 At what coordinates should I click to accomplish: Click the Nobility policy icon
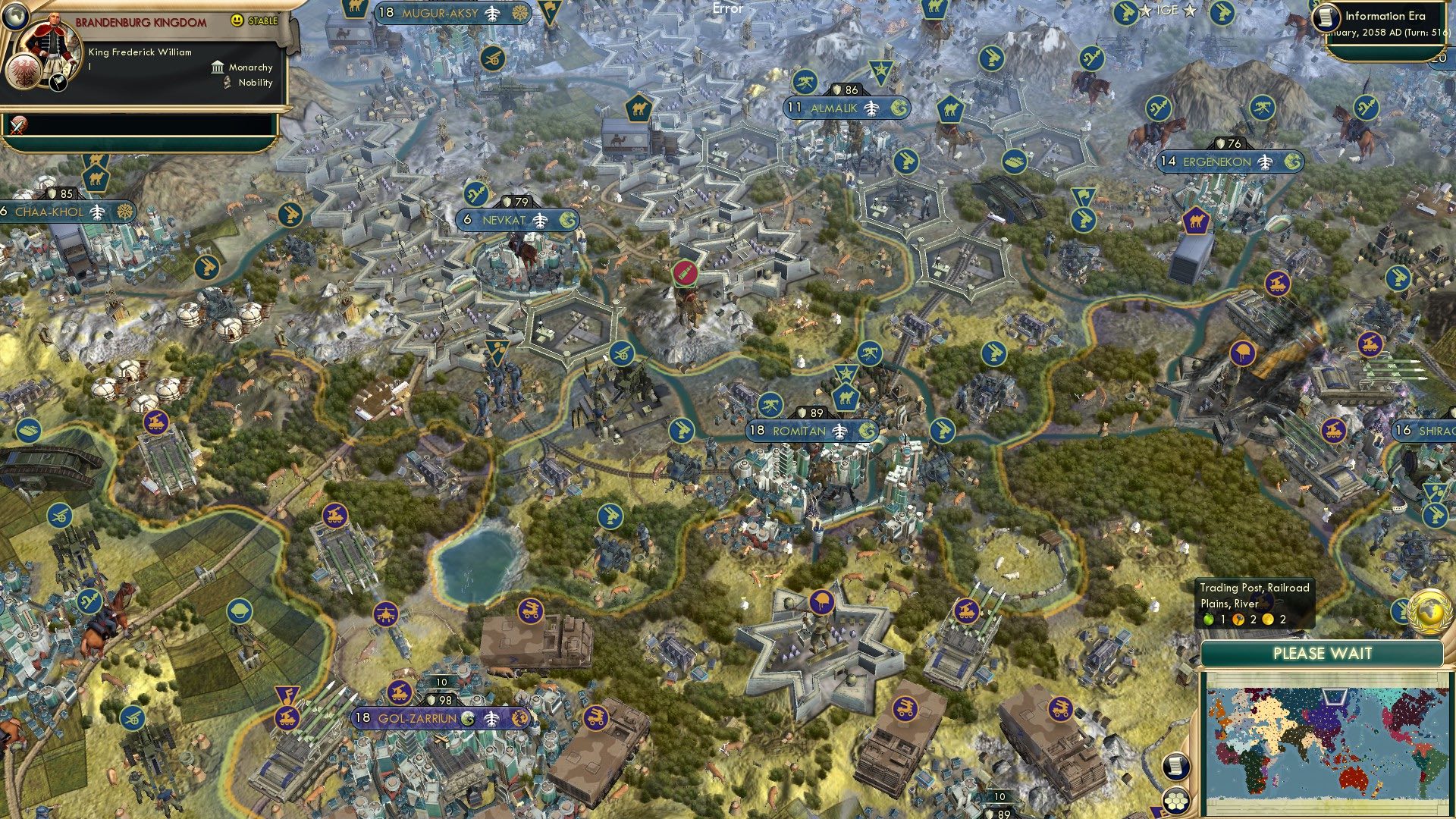(x=227, y=83)
